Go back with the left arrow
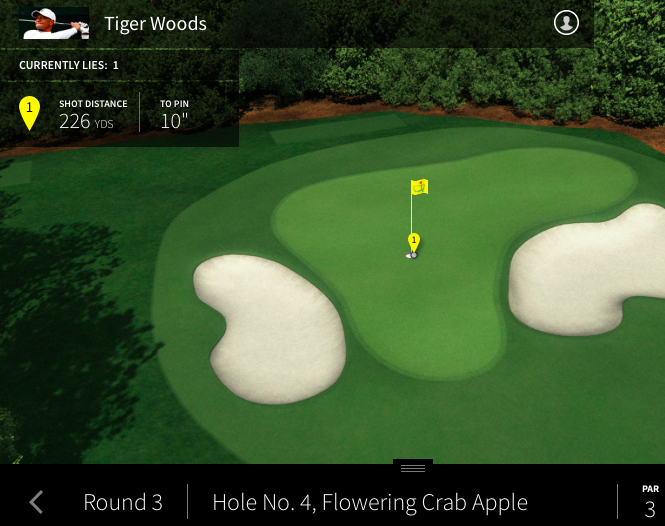Viewport: 665px width, 526px height. click(37, 502)
